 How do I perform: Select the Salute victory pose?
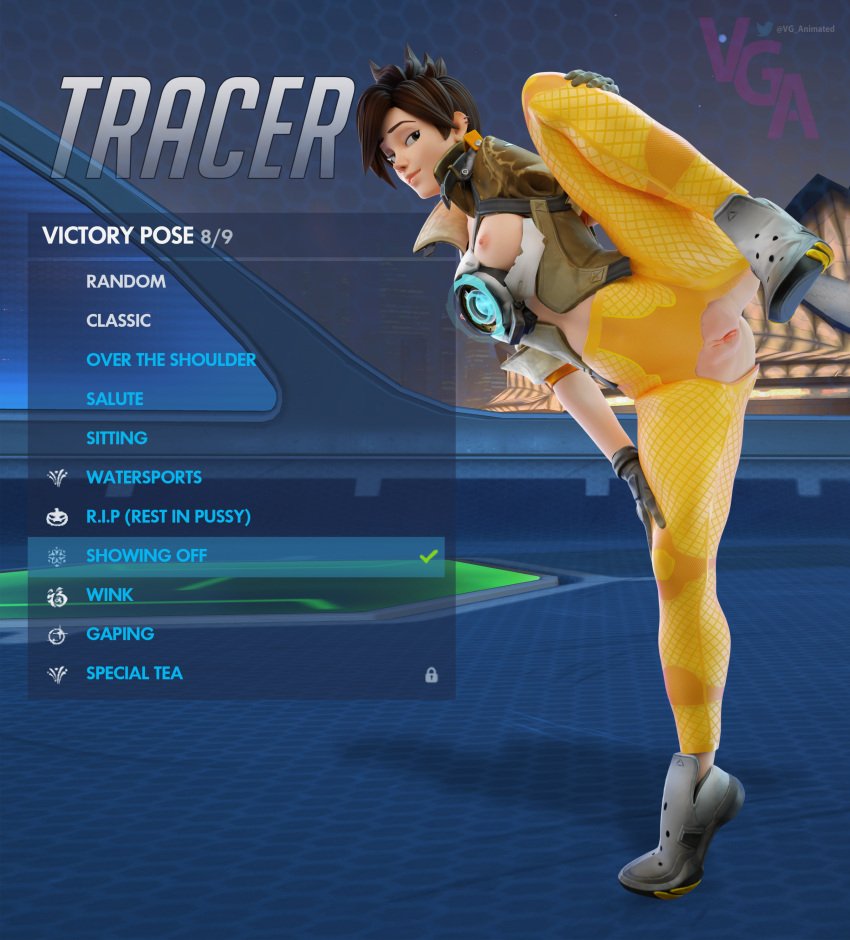coord(115,398)
